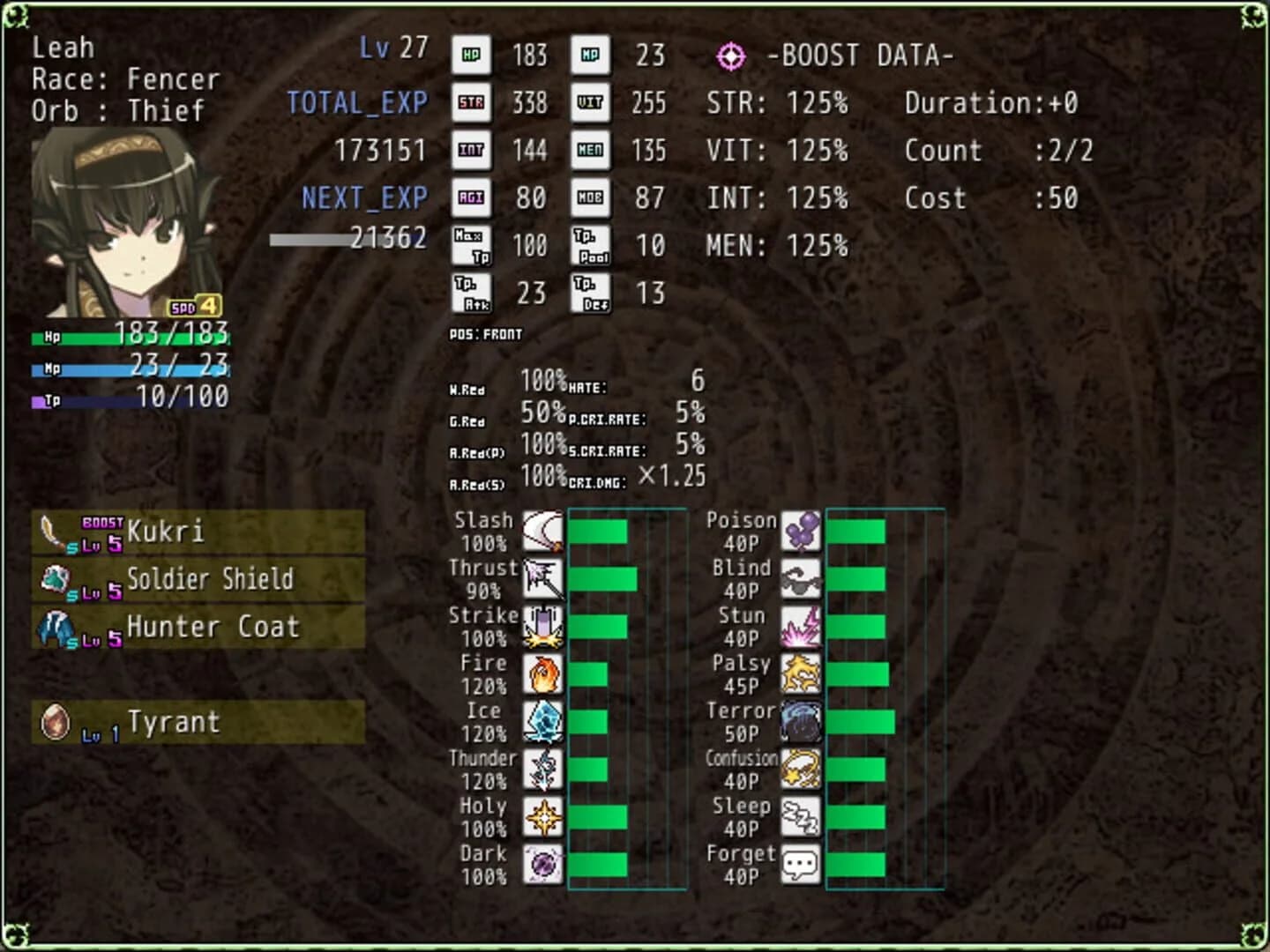Select the Ice element icon
1270x952 pixels.
[x=544, y=720]
